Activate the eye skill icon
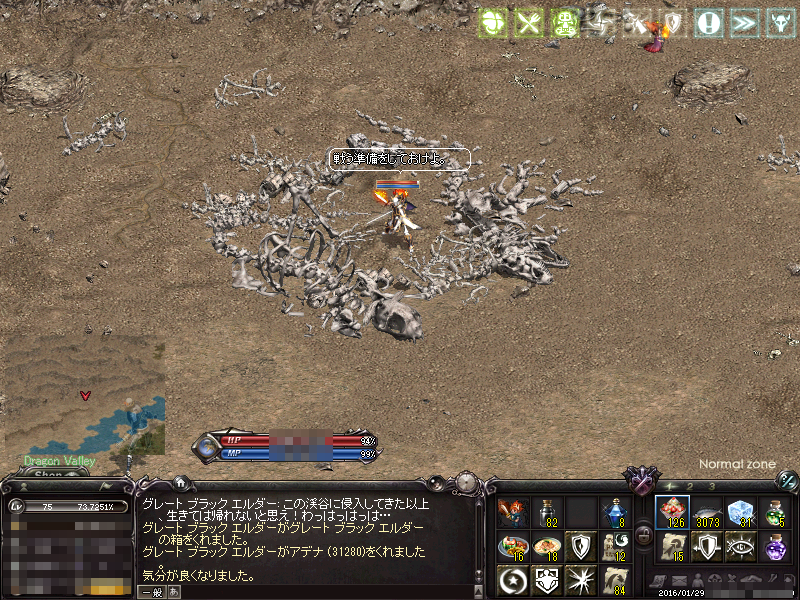 [x=741, y=547]
